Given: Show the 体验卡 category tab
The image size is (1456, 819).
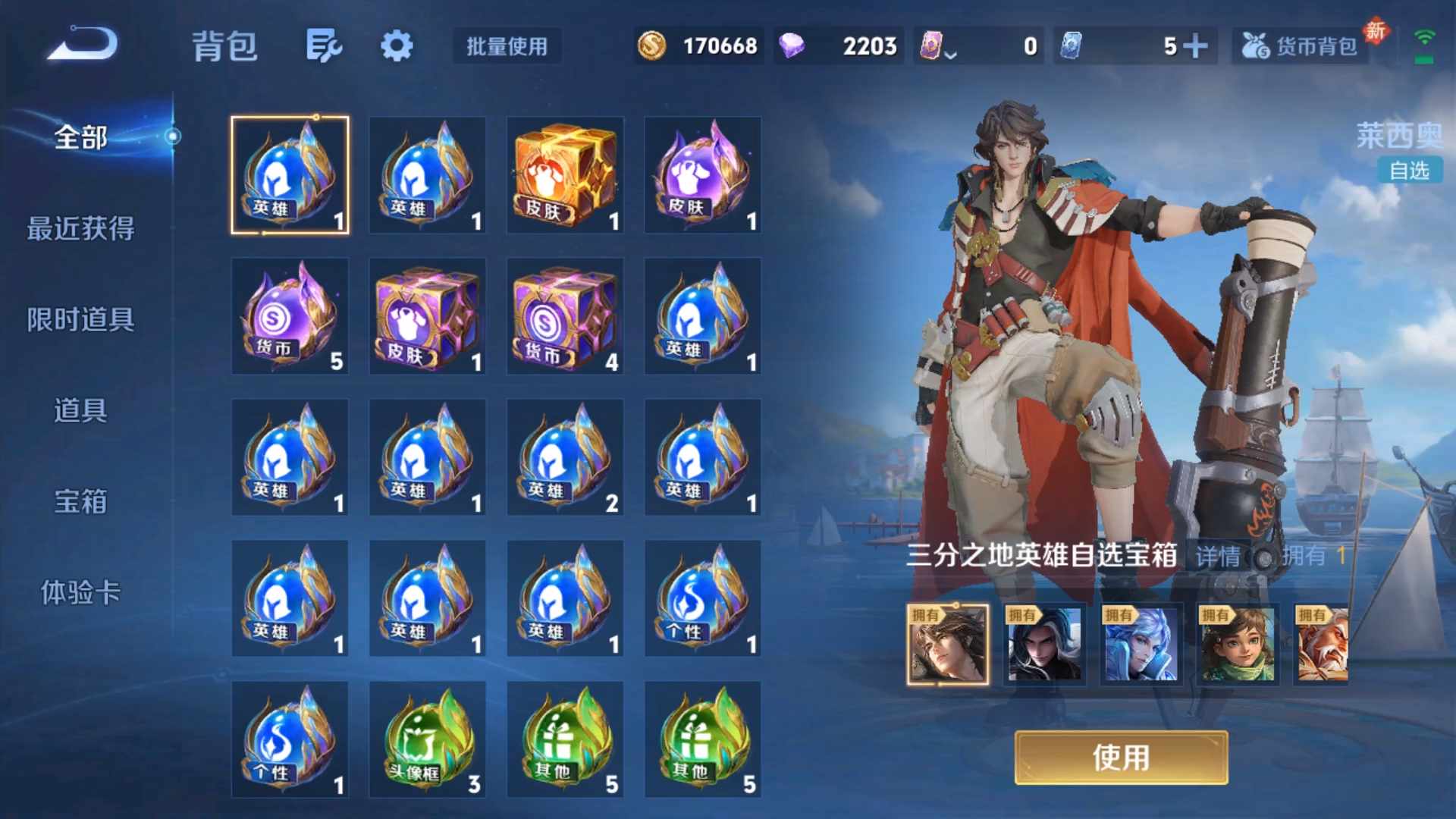Looking at the screenshot, I should coord(81,592).
